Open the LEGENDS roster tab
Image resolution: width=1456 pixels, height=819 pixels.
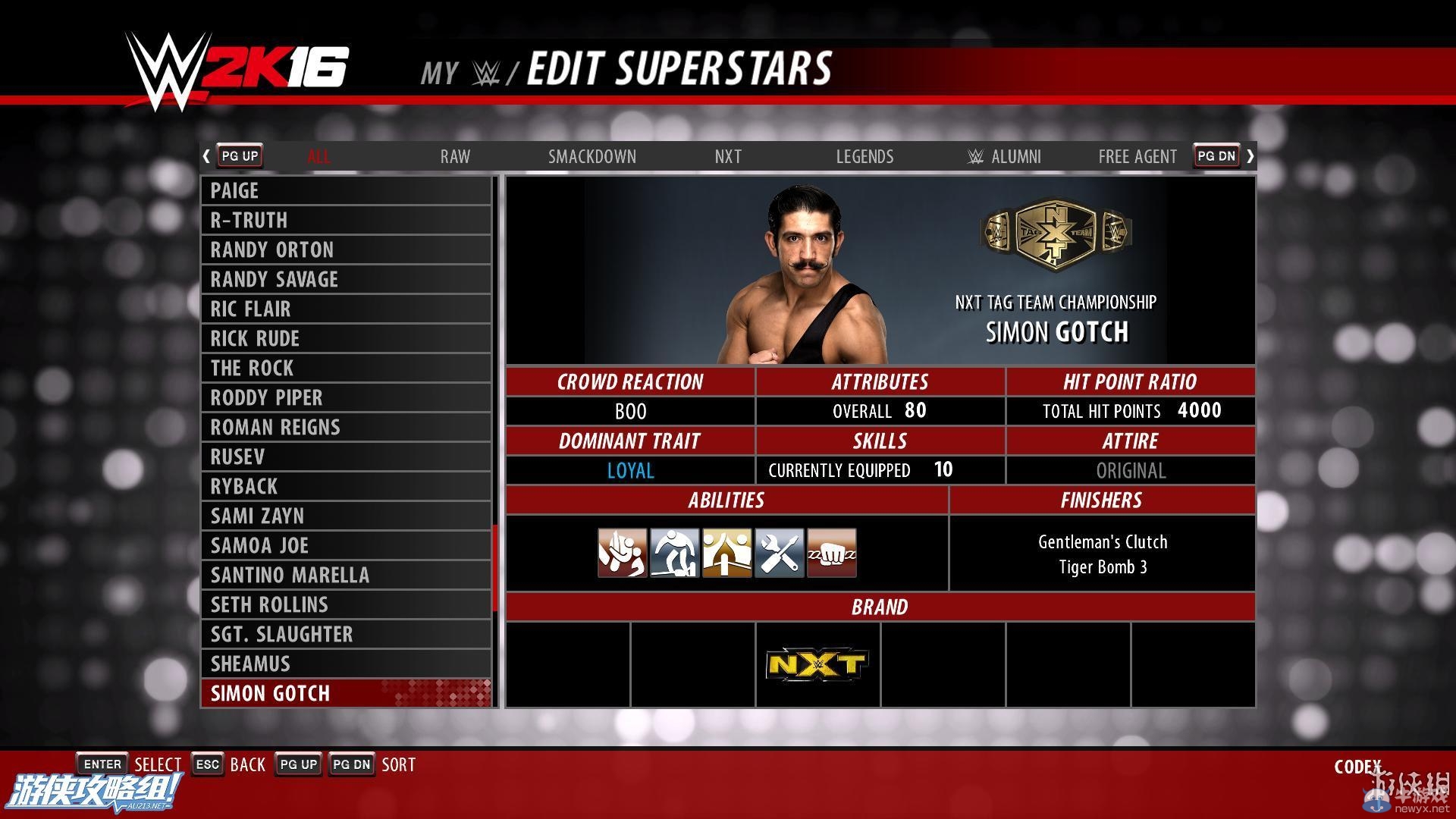click(x=864, y=157)
